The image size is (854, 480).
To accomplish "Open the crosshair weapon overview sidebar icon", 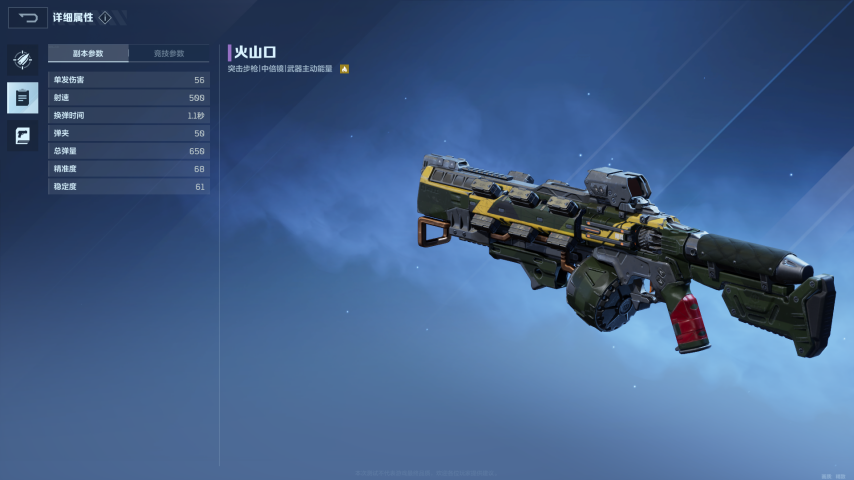I will coord(22,60).
